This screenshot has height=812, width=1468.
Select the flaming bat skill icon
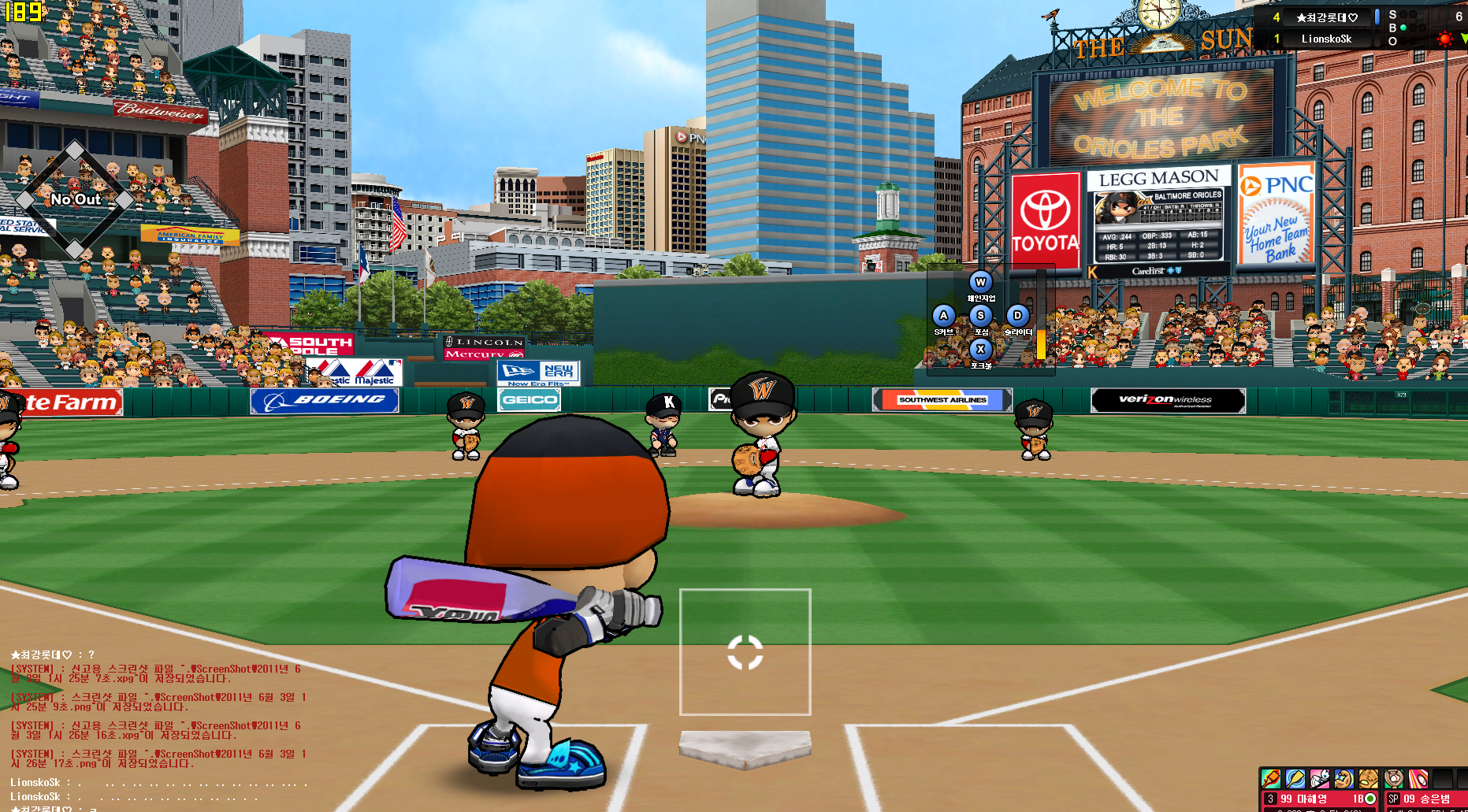[x=1271, y=779]
